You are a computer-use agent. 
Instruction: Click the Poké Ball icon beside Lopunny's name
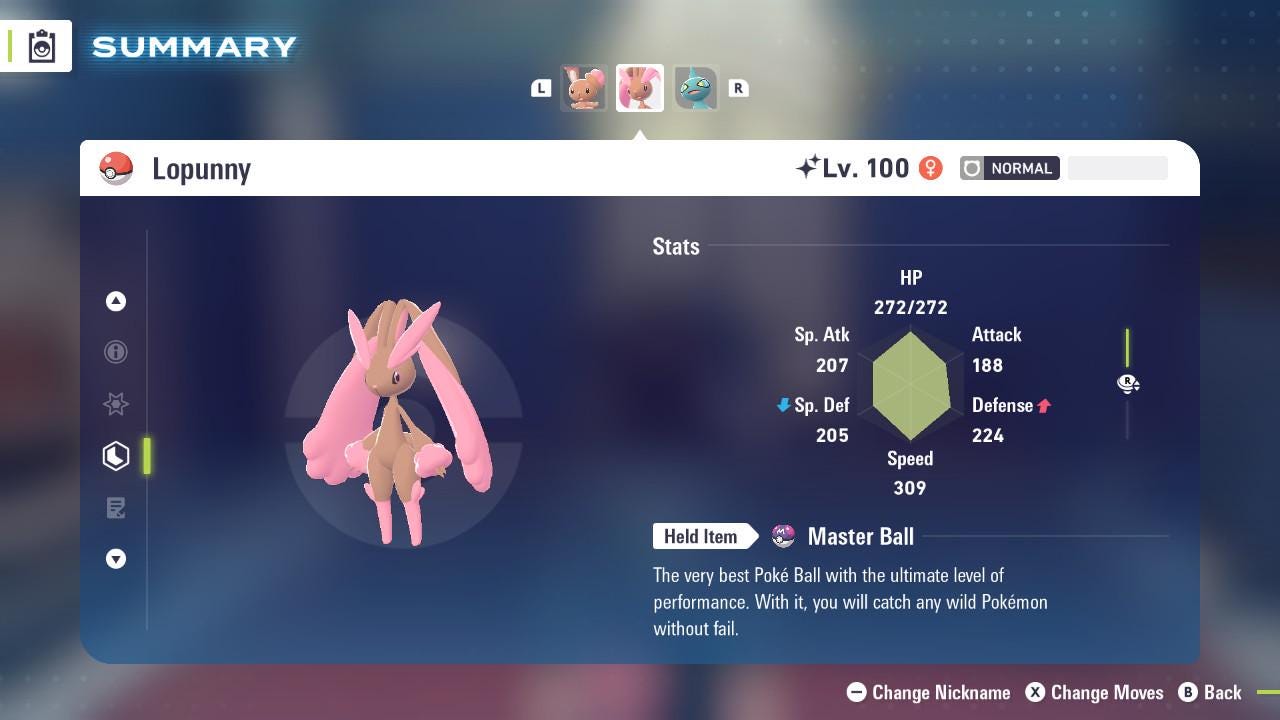click(x=116, y=168)
